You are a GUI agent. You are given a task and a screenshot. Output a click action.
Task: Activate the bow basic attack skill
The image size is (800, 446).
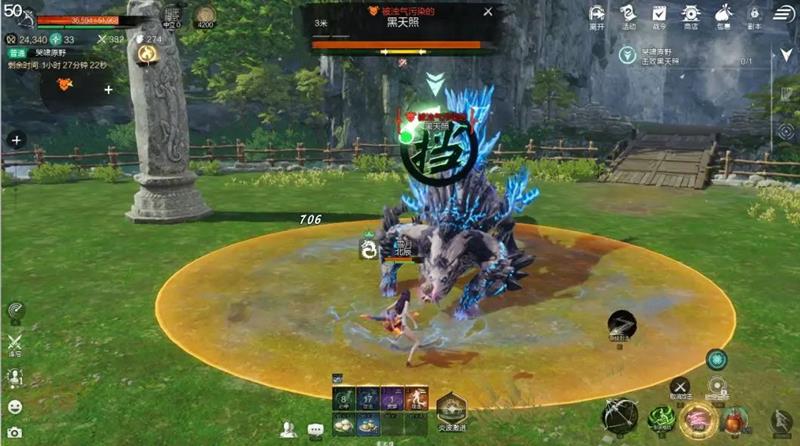tap(620, 416)
